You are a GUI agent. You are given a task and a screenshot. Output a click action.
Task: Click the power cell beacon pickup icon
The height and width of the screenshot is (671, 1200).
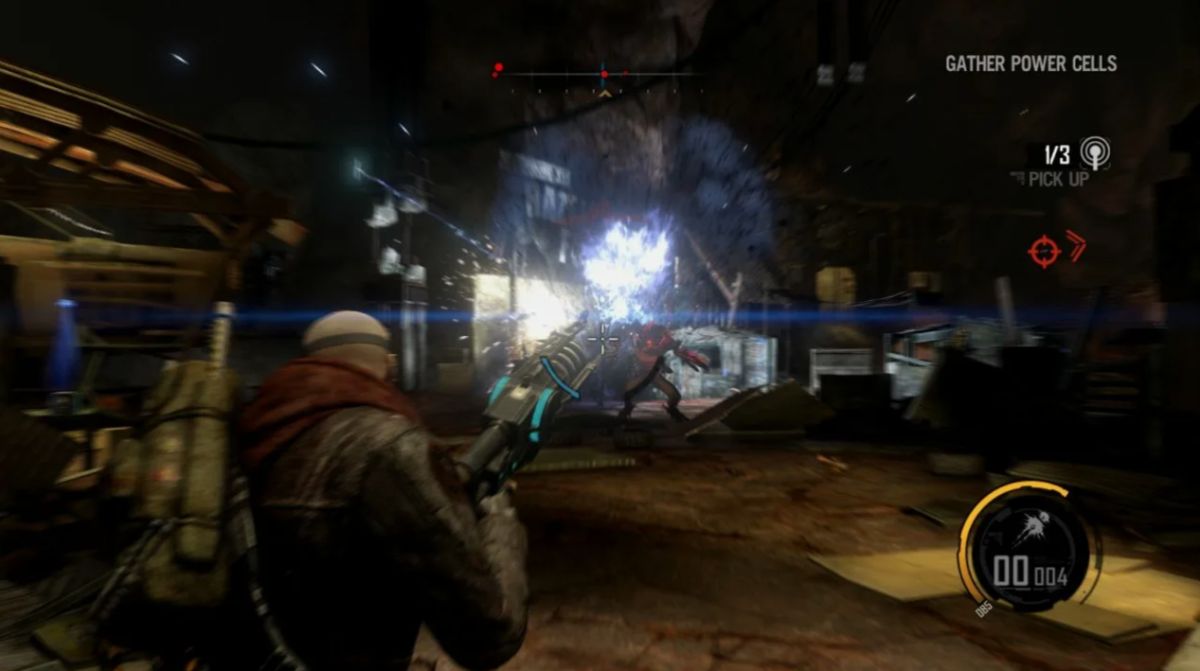click(1096, 153)
